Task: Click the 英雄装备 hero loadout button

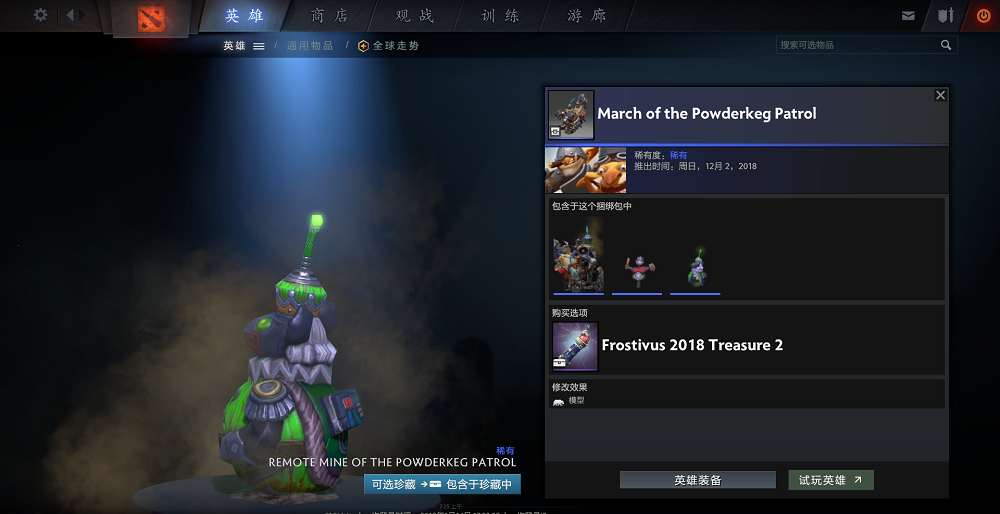Action: (697, 480)
